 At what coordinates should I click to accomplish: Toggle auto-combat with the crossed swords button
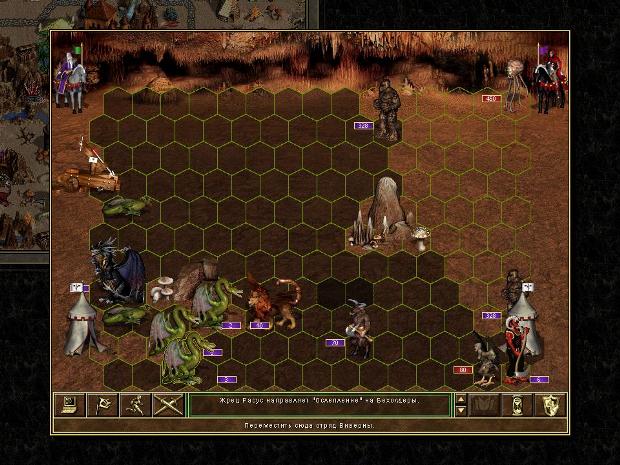click(168, 405)
